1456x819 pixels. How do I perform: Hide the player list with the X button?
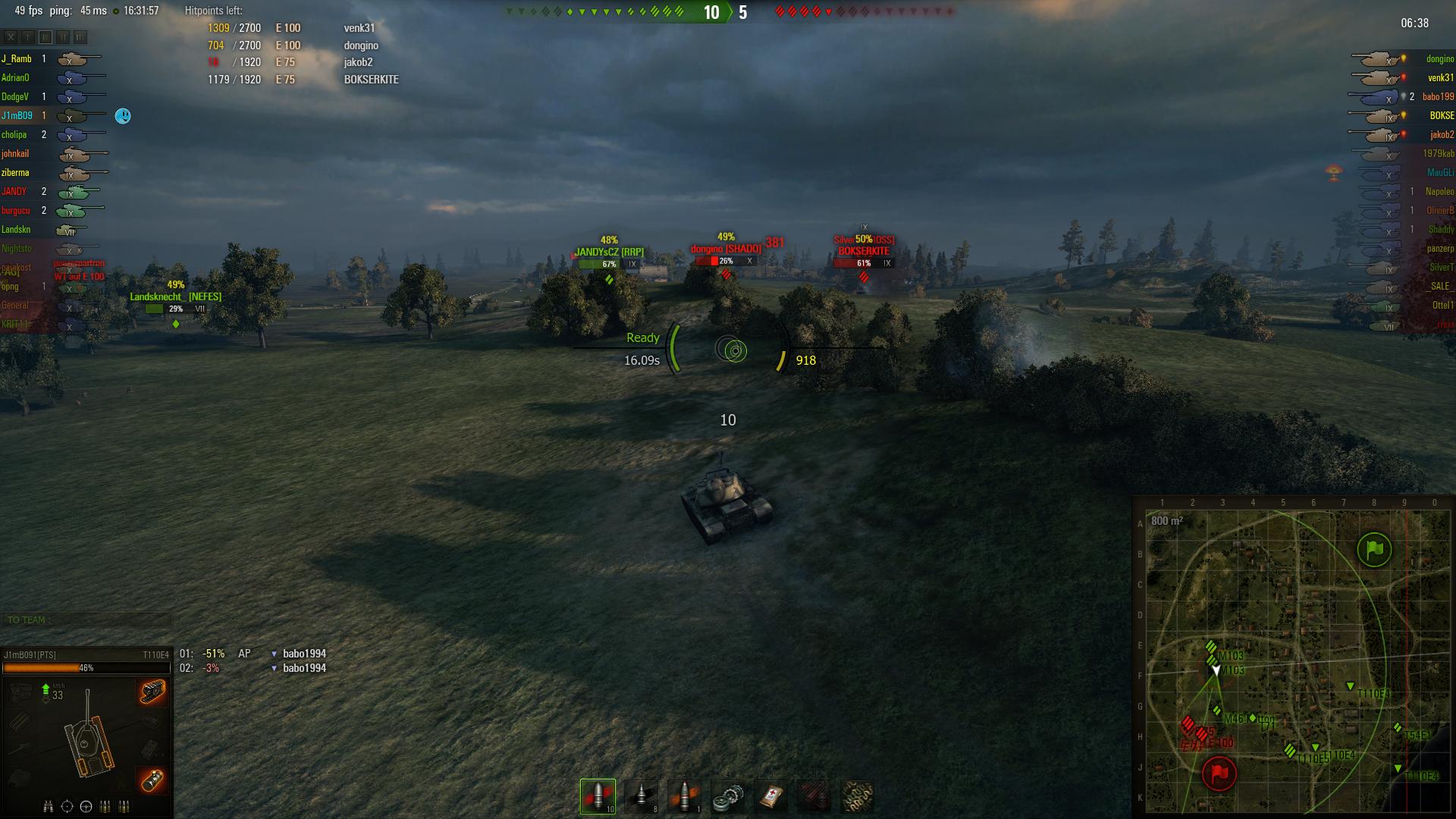11,36
